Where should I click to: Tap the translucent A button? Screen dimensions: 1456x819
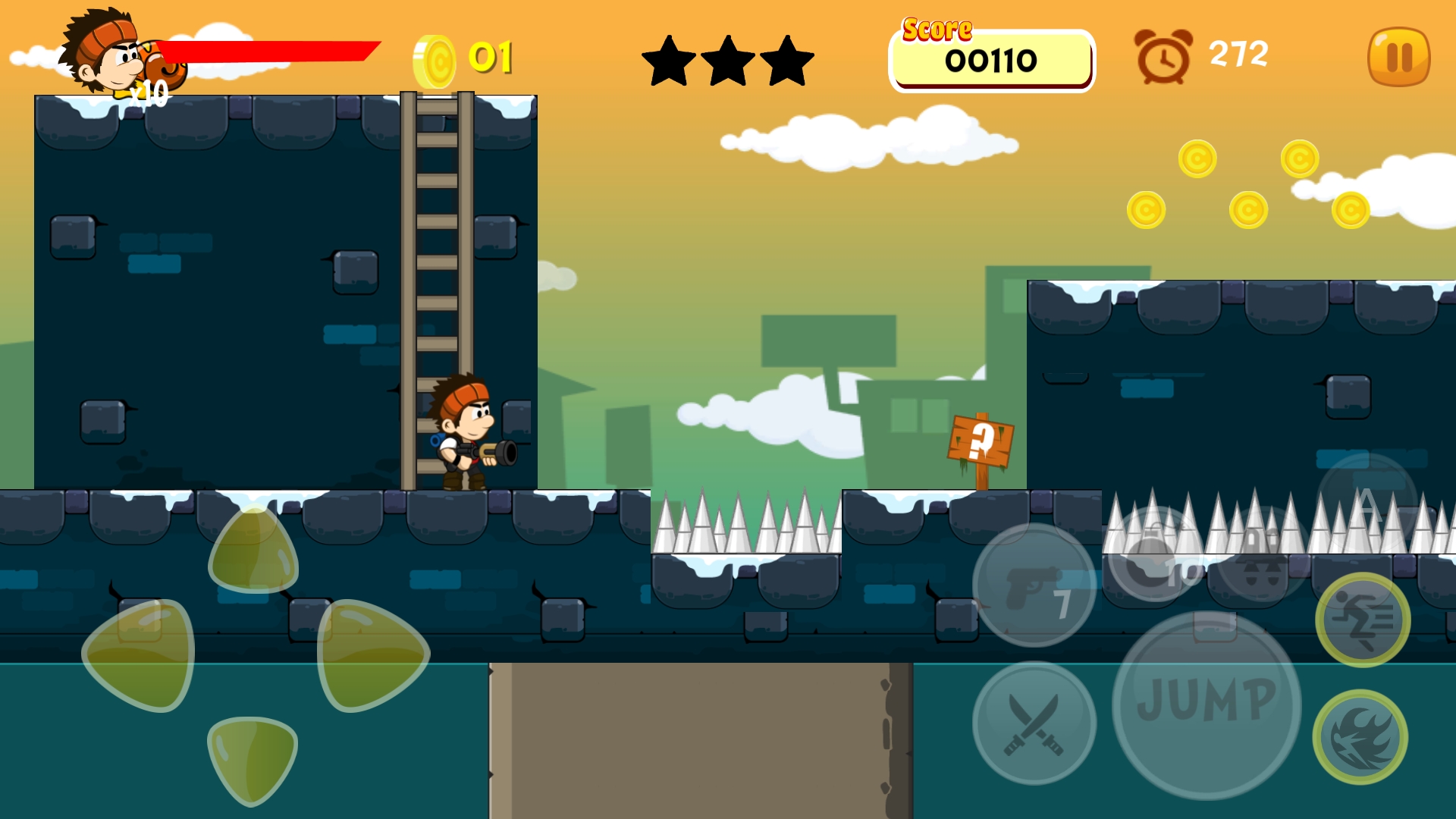click(x=1367, y=500)
